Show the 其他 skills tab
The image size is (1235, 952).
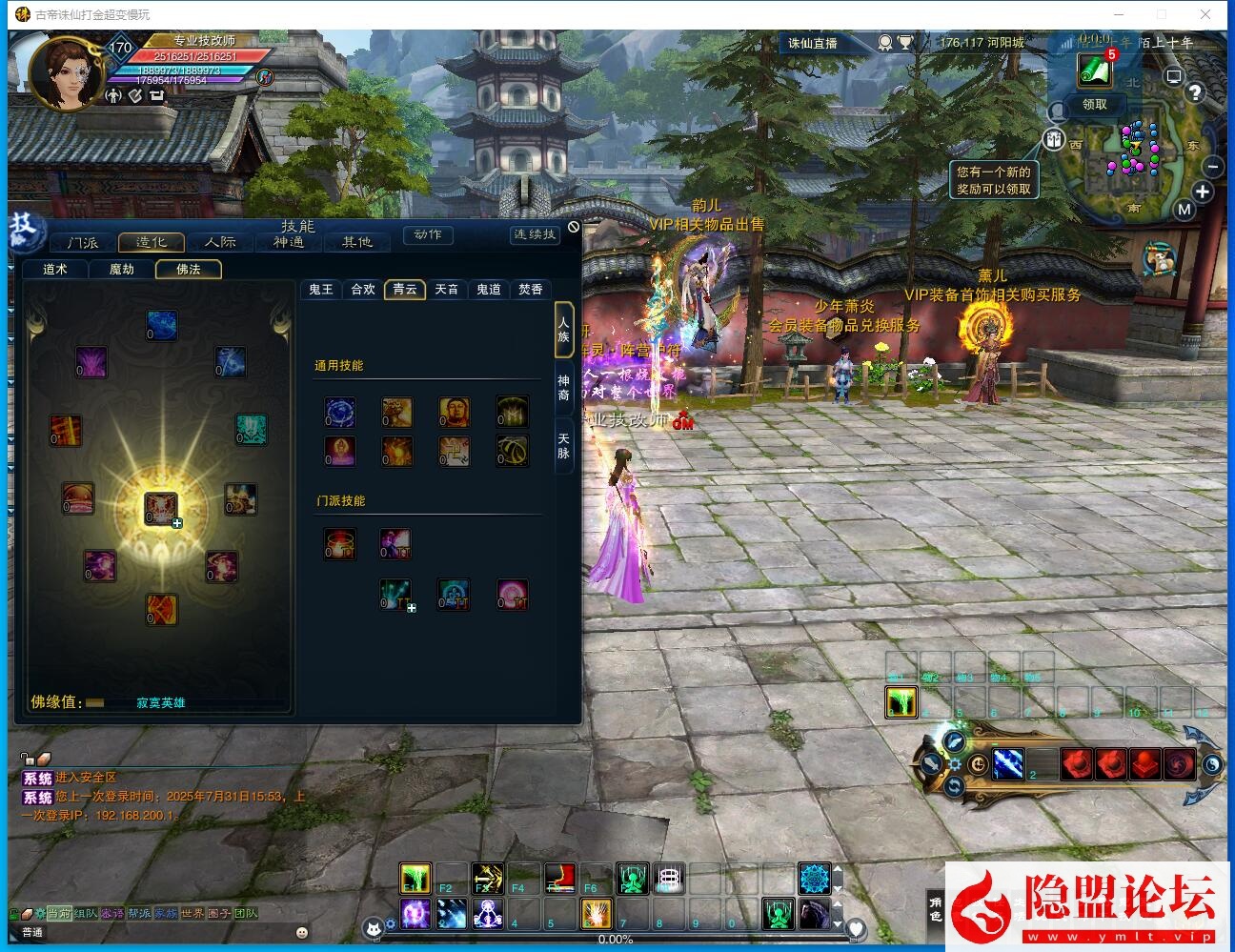pos(357,243)
